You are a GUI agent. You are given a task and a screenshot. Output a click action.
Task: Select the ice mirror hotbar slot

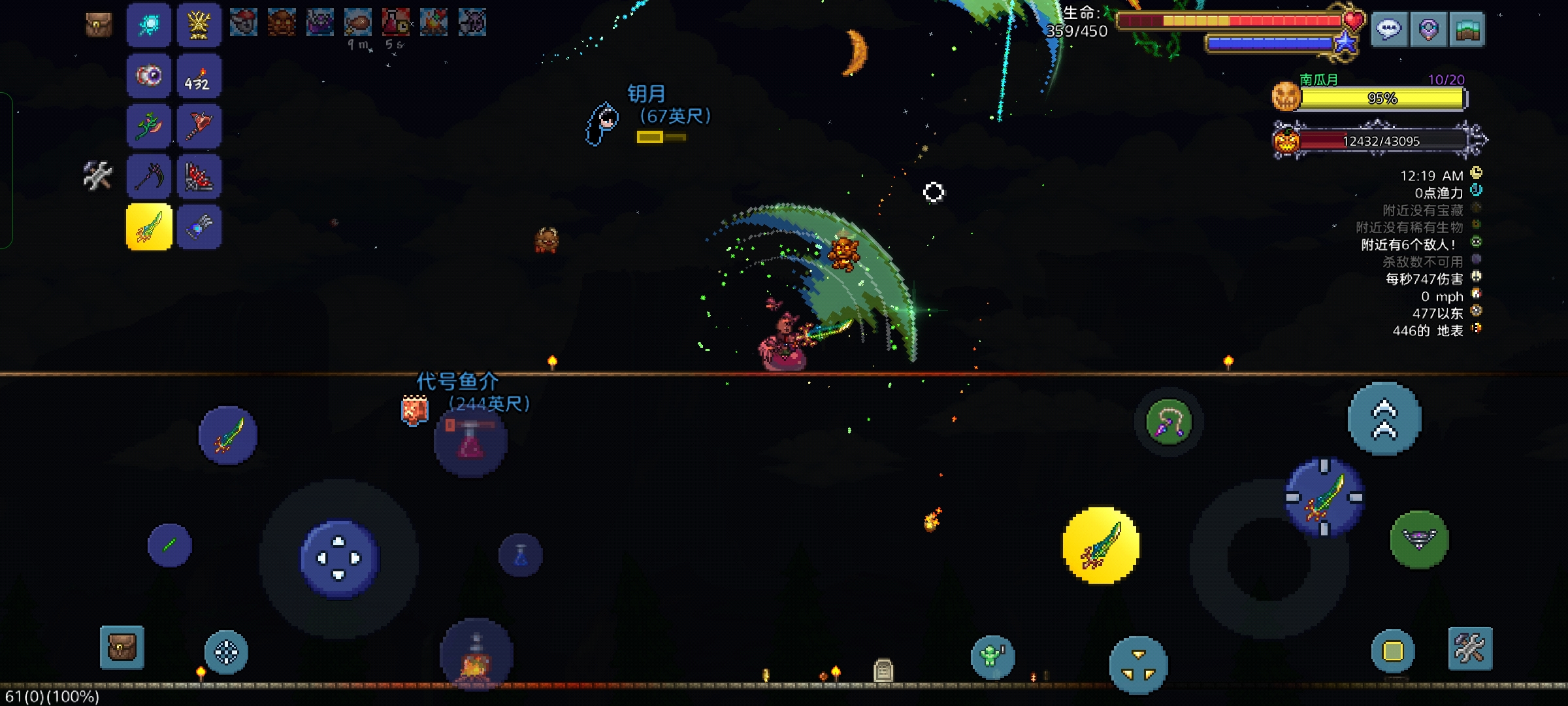point(149,25)
